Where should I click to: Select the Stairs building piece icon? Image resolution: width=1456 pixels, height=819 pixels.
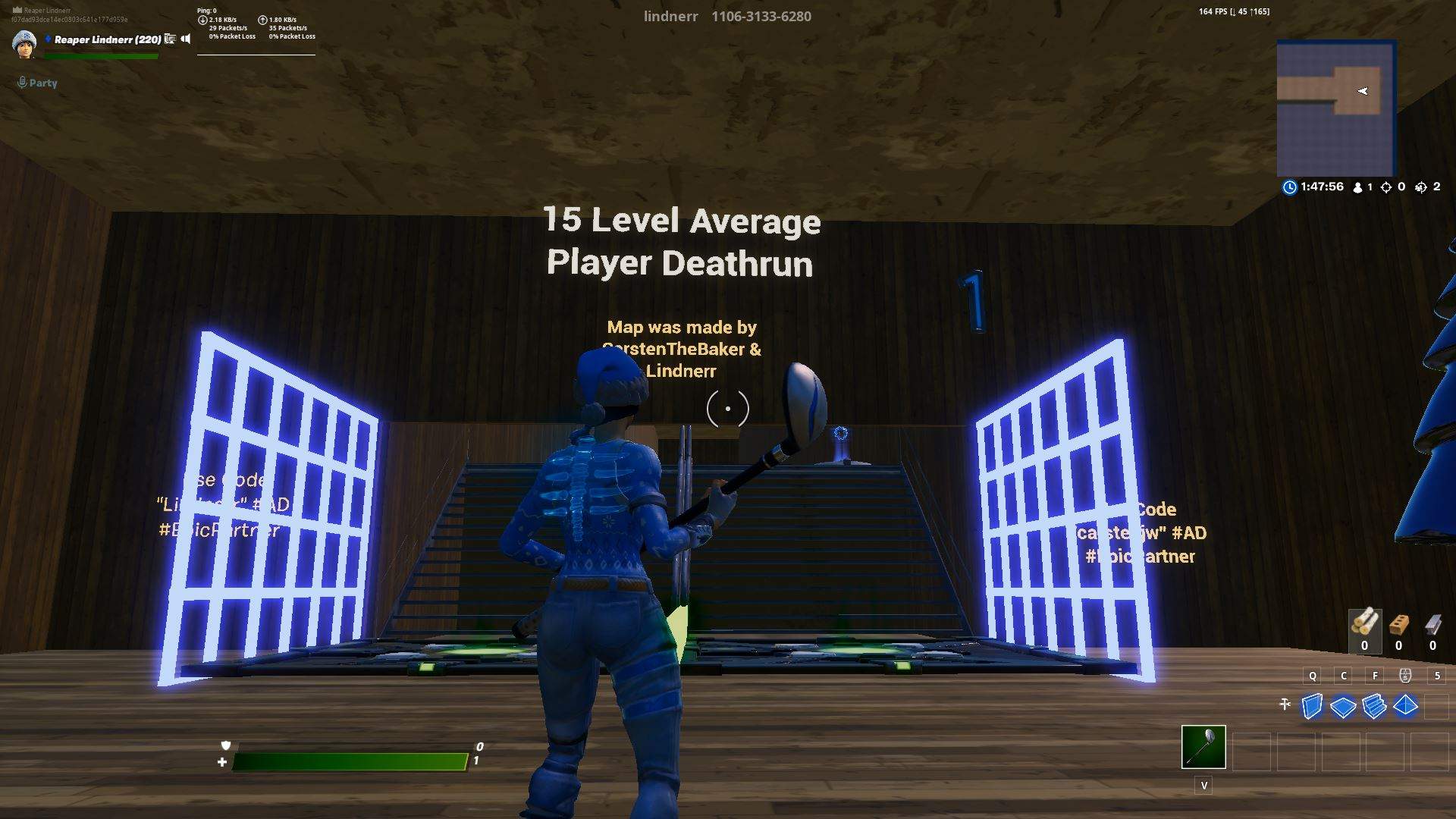[x=1374, y=706]
